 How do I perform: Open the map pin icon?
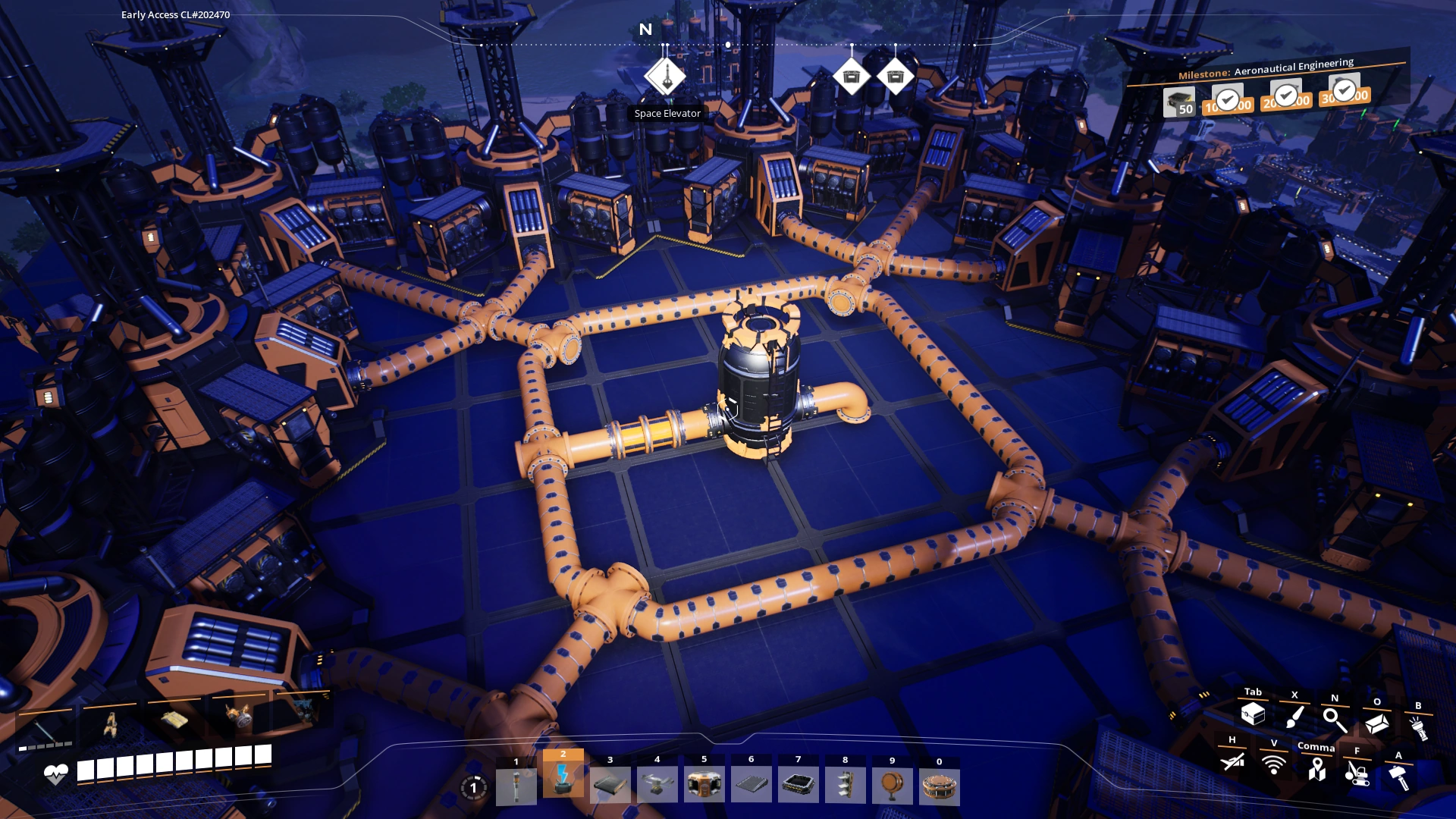pyautogui.click(x=1316, y=769)
